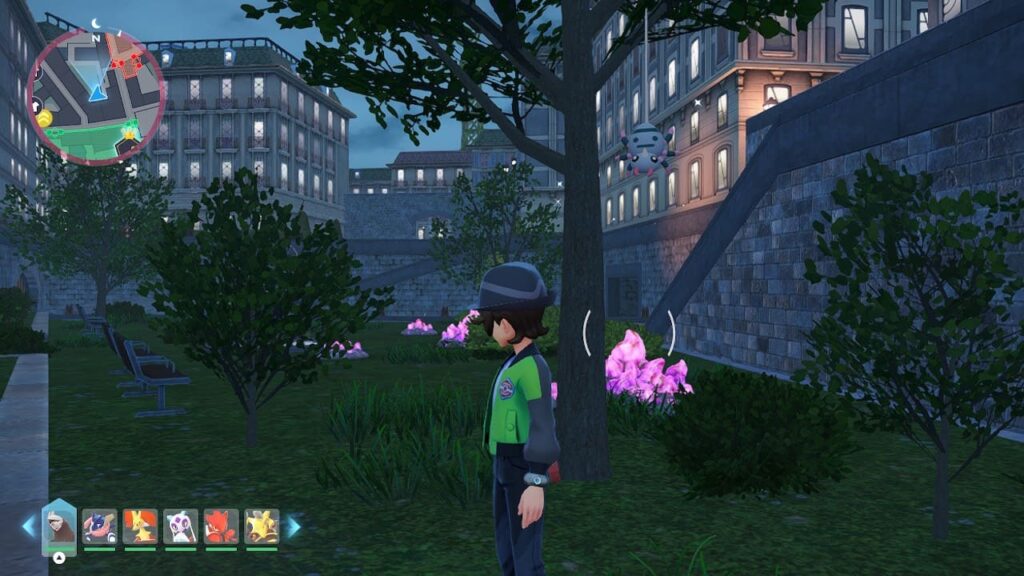Select the highlighted lead Pokémon in party bar
Image resolution: width=1024 pixels, height=576 pixels.
(59, 526)
